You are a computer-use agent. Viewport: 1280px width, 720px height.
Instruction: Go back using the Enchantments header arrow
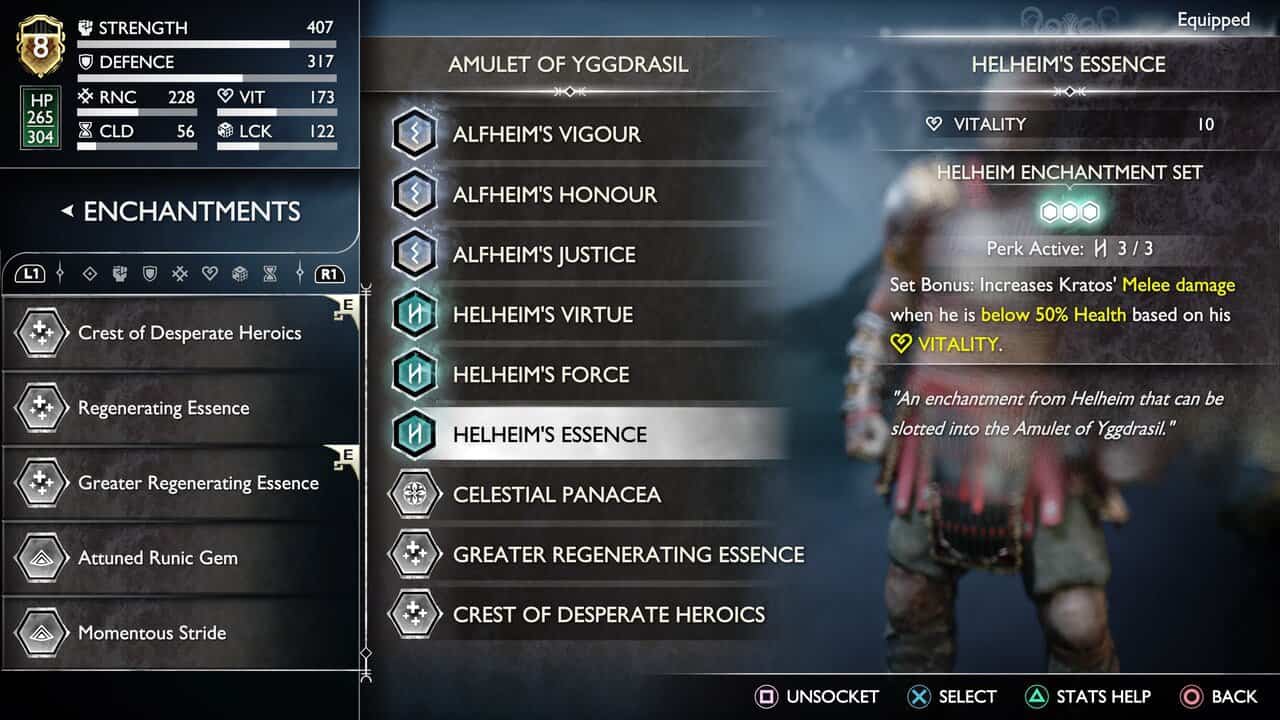[68, 211]
